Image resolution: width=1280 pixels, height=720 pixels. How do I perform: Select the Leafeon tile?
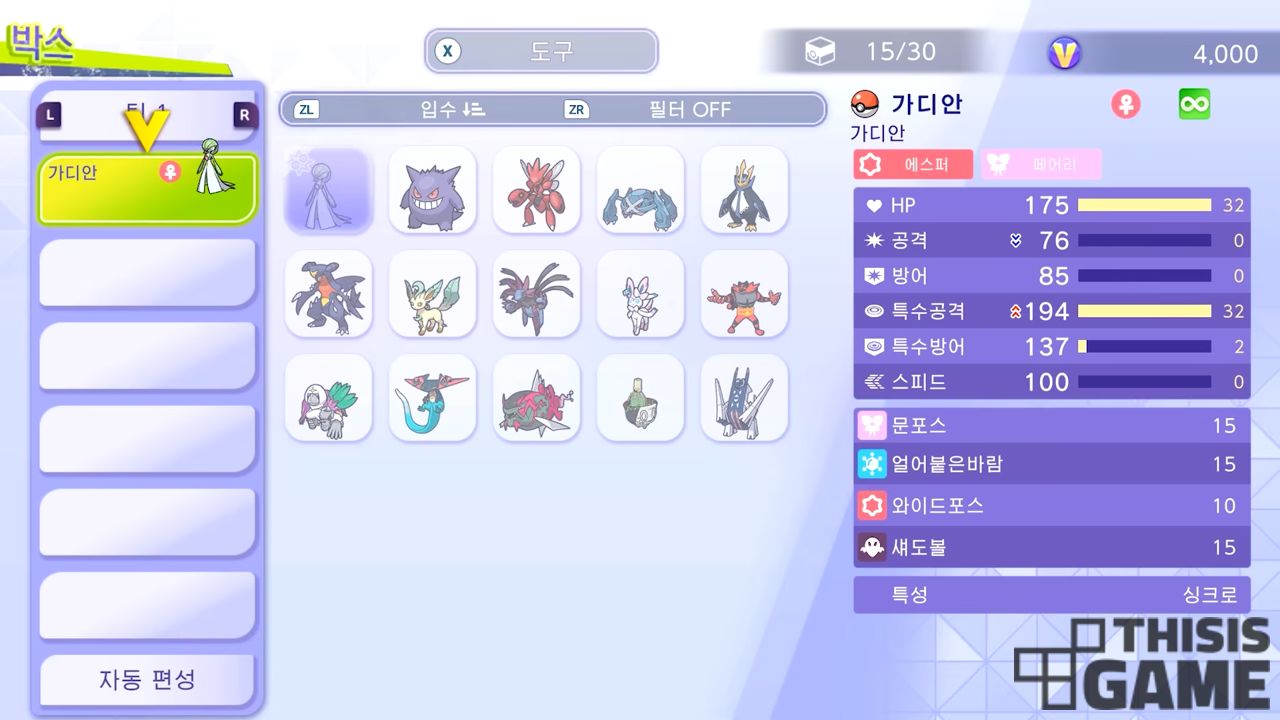tap(432, 294)
